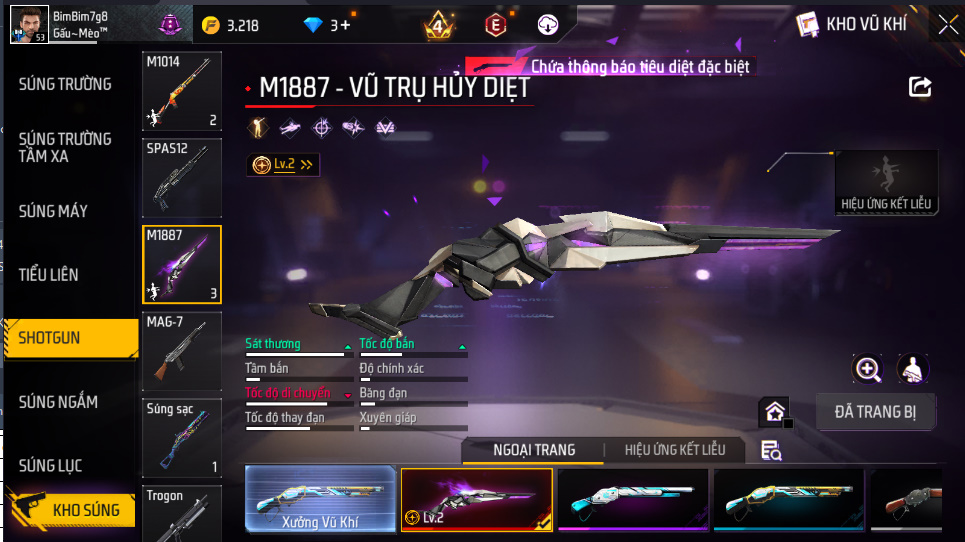965x542 pixels.
Task: Select the M1014 weapon thumbnail
Action: [181, 92]
